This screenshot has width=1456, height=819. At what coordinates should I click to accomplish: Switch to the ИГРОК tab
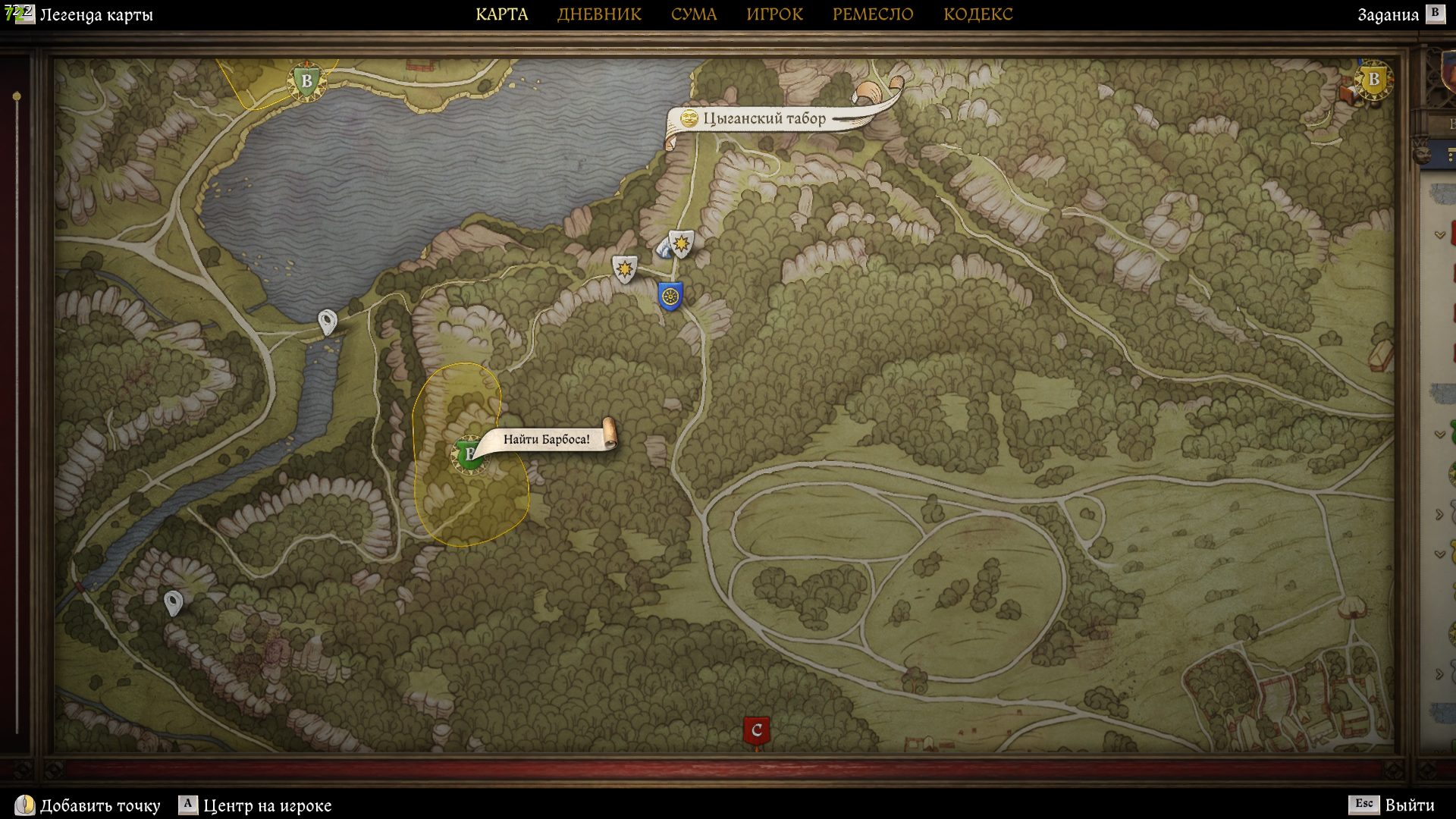pos(774,14)
